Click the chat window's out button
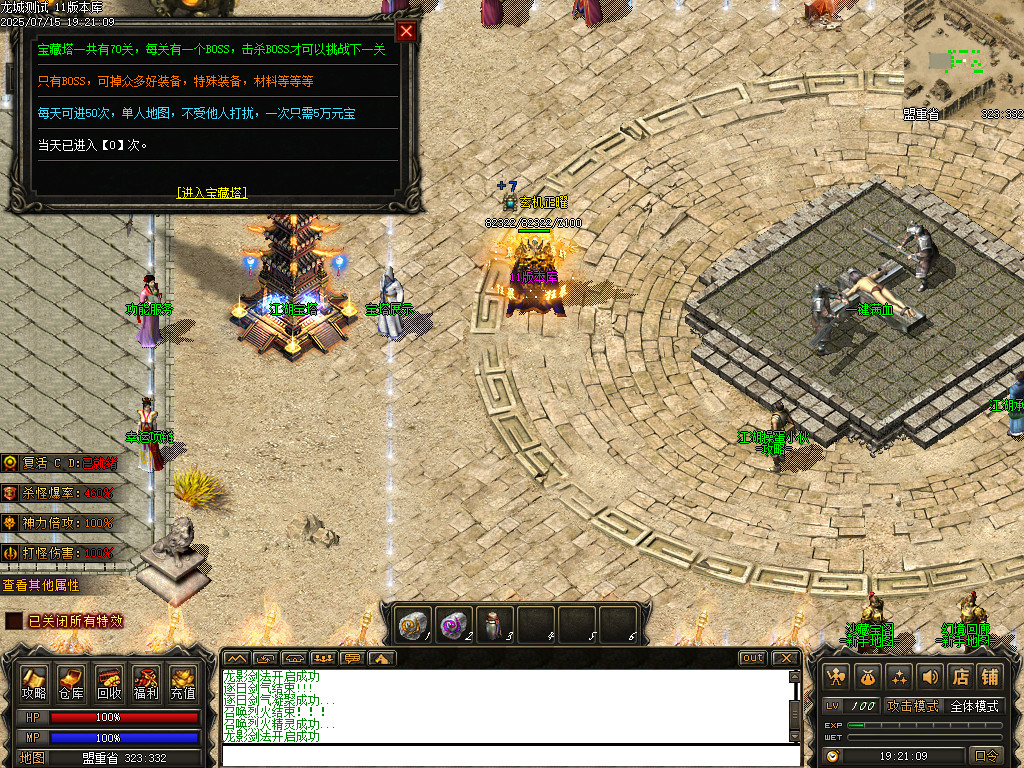The width and height of the screenshot is (1024, 768). [753, 658]
